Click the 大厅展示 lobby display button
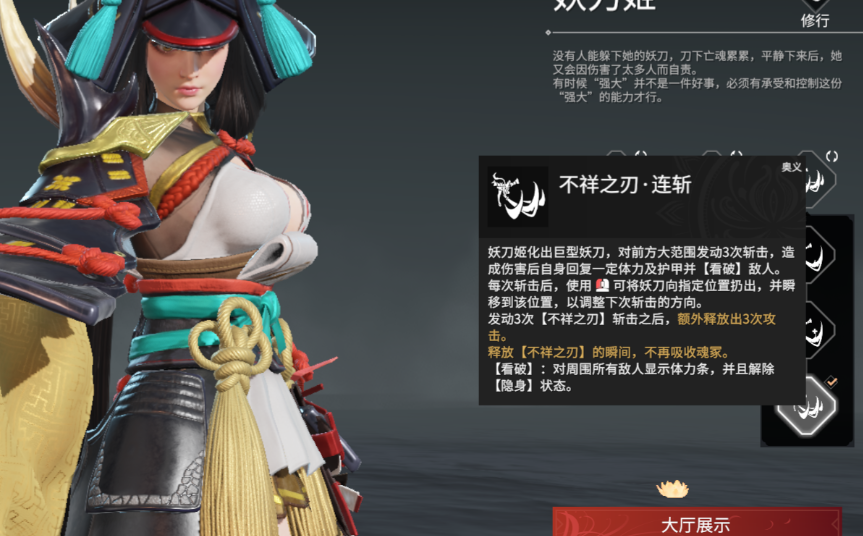Screen dimensions: 863x536 (x=696, y=523)
